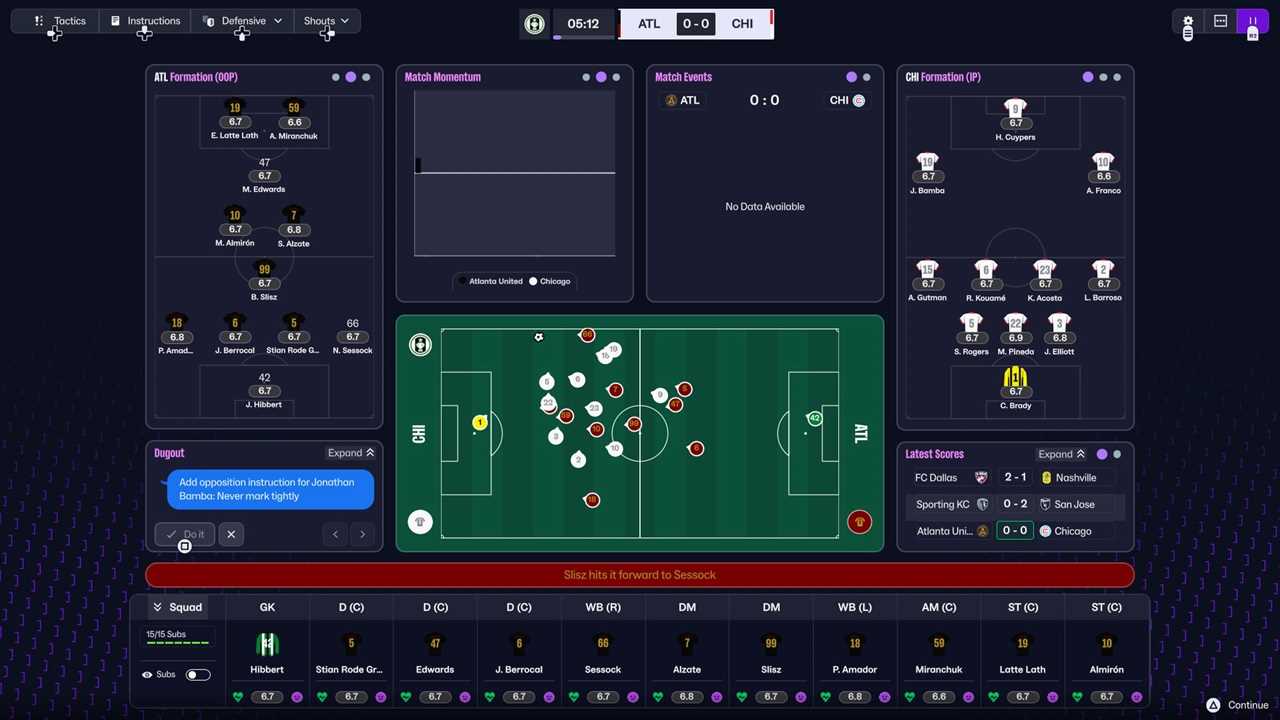Click the highlights display icon near top right
This screenshot has width=1280, height=720.
pyautogui.click(x=1221, y=21)
